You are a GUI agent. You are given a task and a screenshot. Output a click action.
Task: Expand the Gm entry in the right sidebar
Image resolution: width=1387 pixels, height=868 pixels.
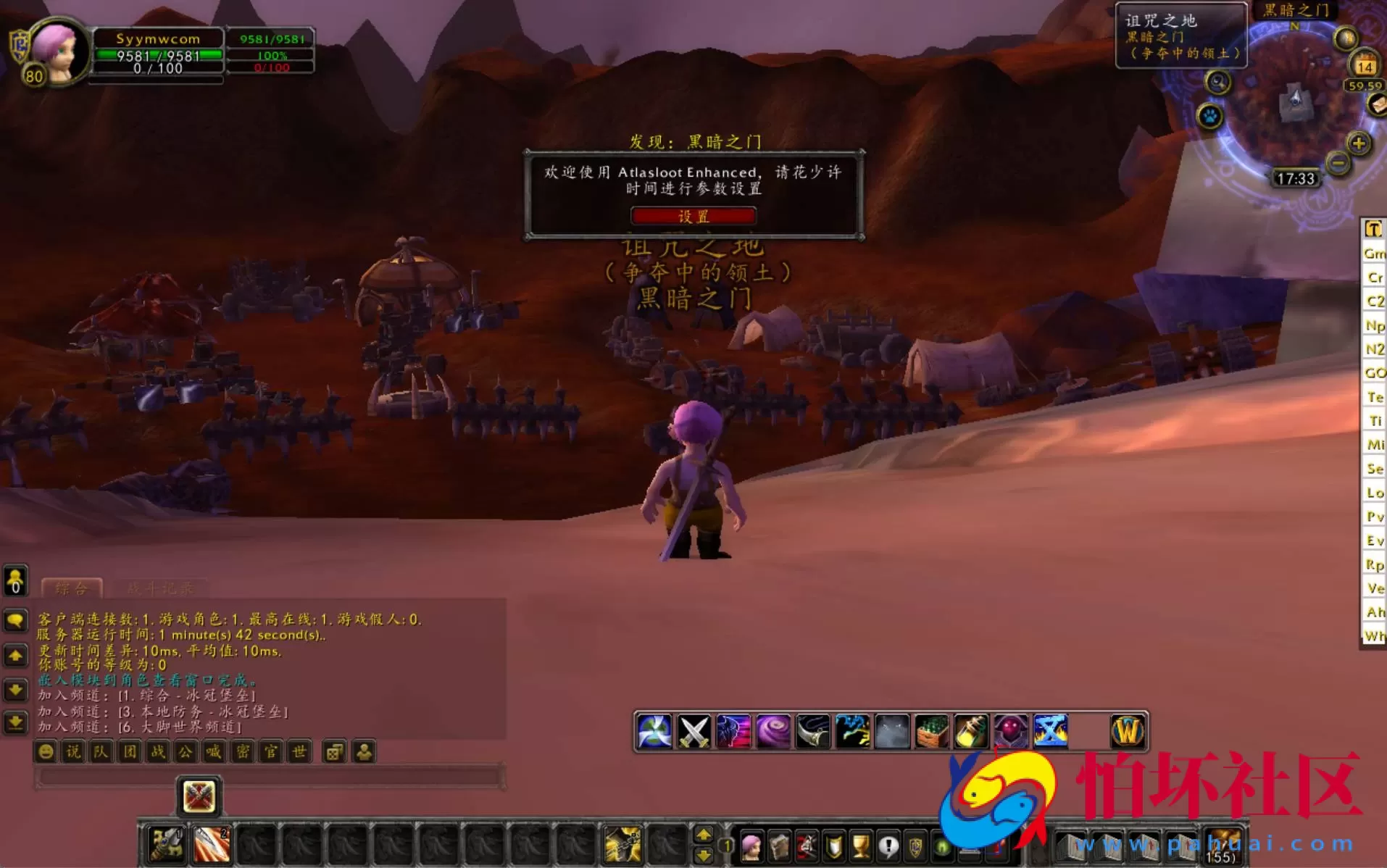click(1373, 254)
